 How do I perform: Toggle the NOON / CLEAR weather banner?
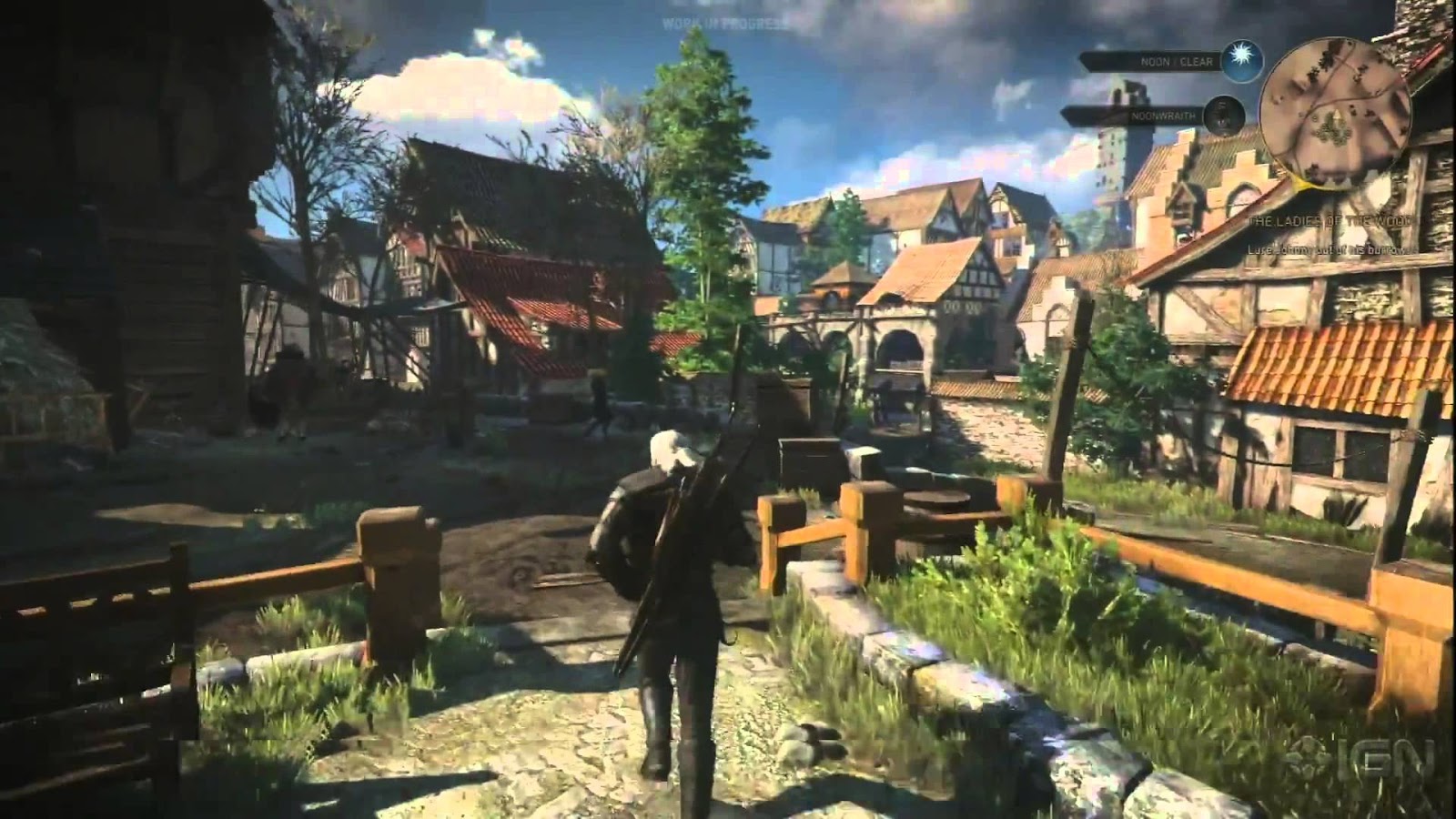(1175, 60)
